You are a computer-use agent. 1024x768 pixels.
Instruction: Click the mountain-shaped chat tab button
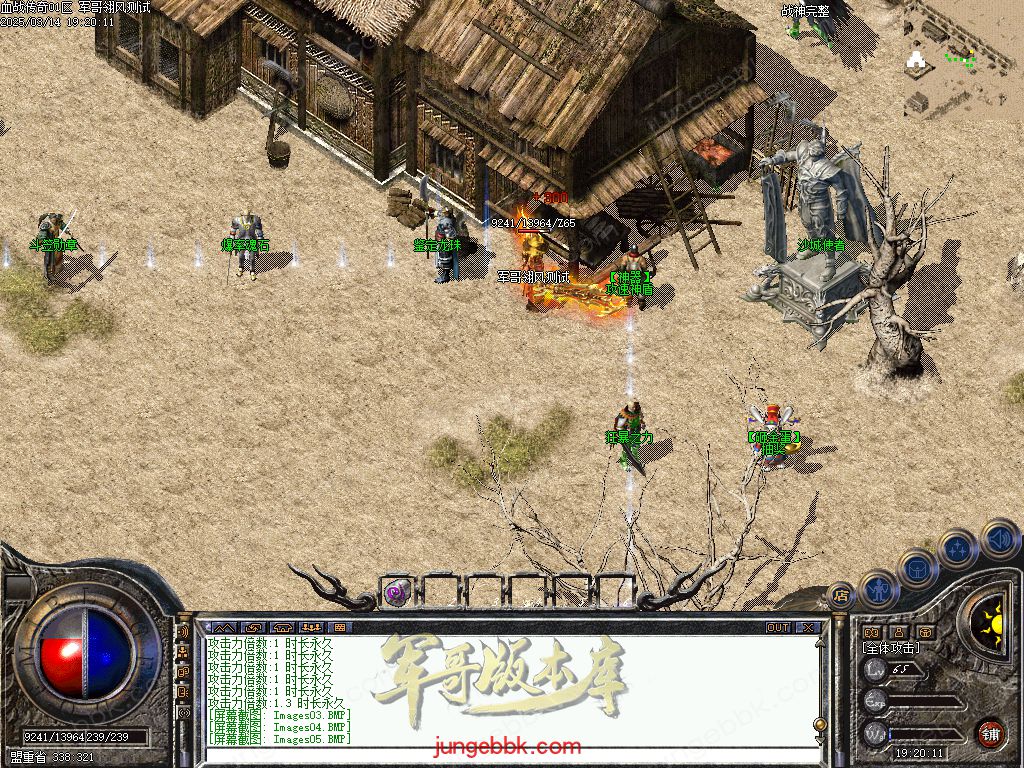coord(222,627)
